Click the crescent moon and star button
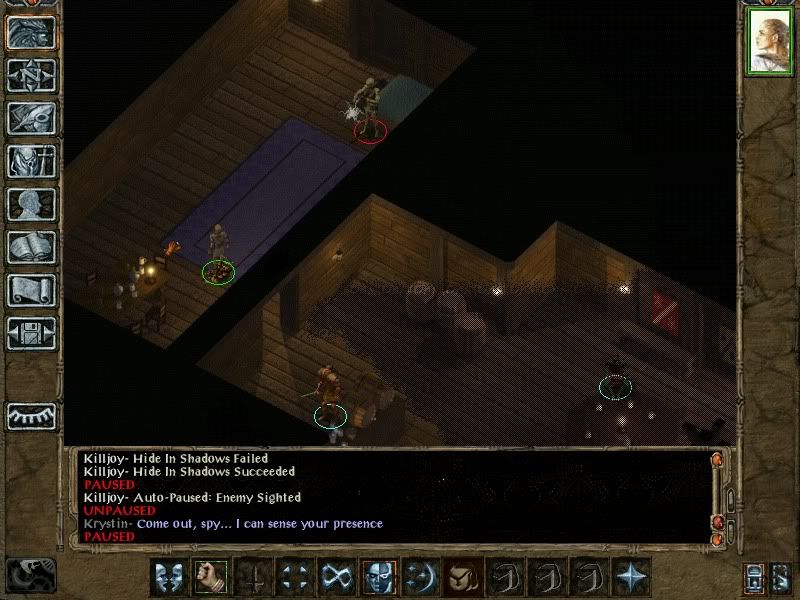Image resolution: width=800 pixels, height=600 pixels. tap(421, 577)
